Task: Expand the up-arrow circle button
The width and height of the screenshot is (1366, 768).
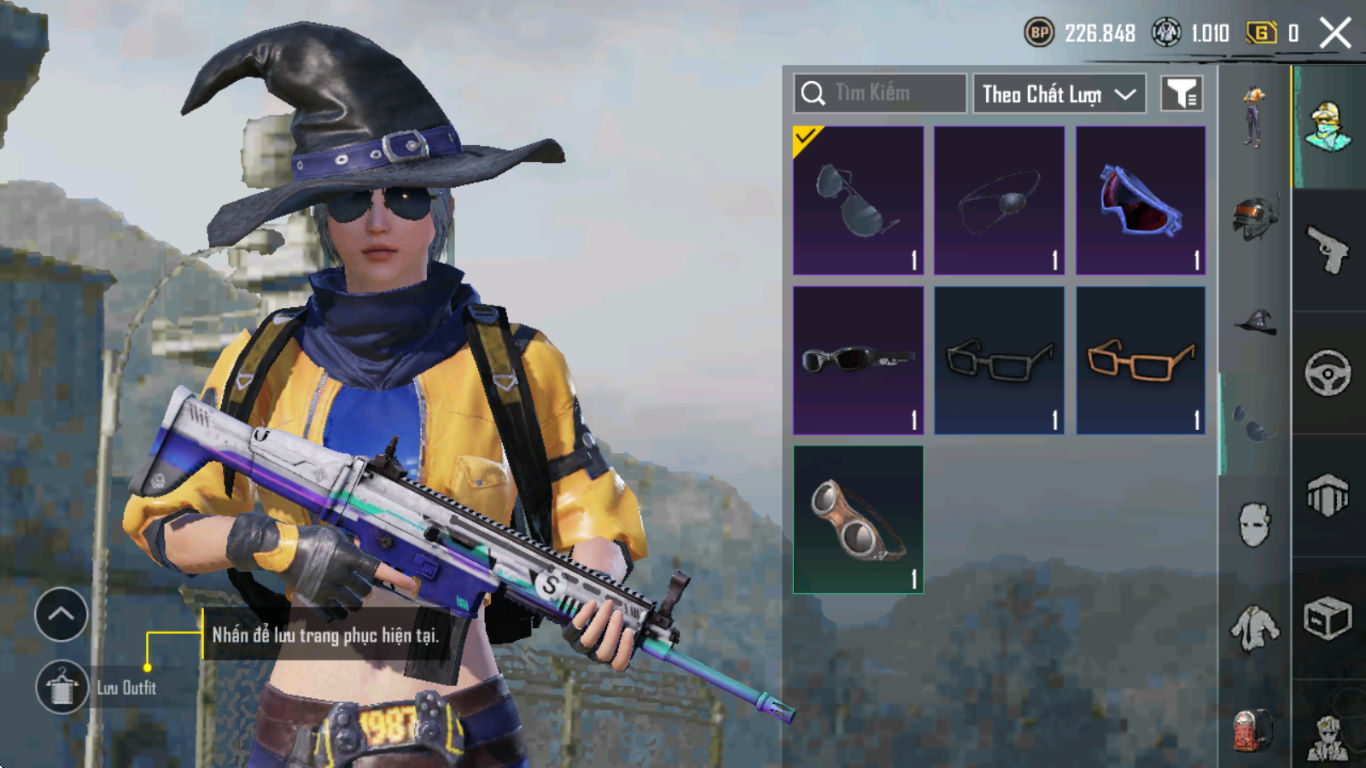Action: [62, 615]
